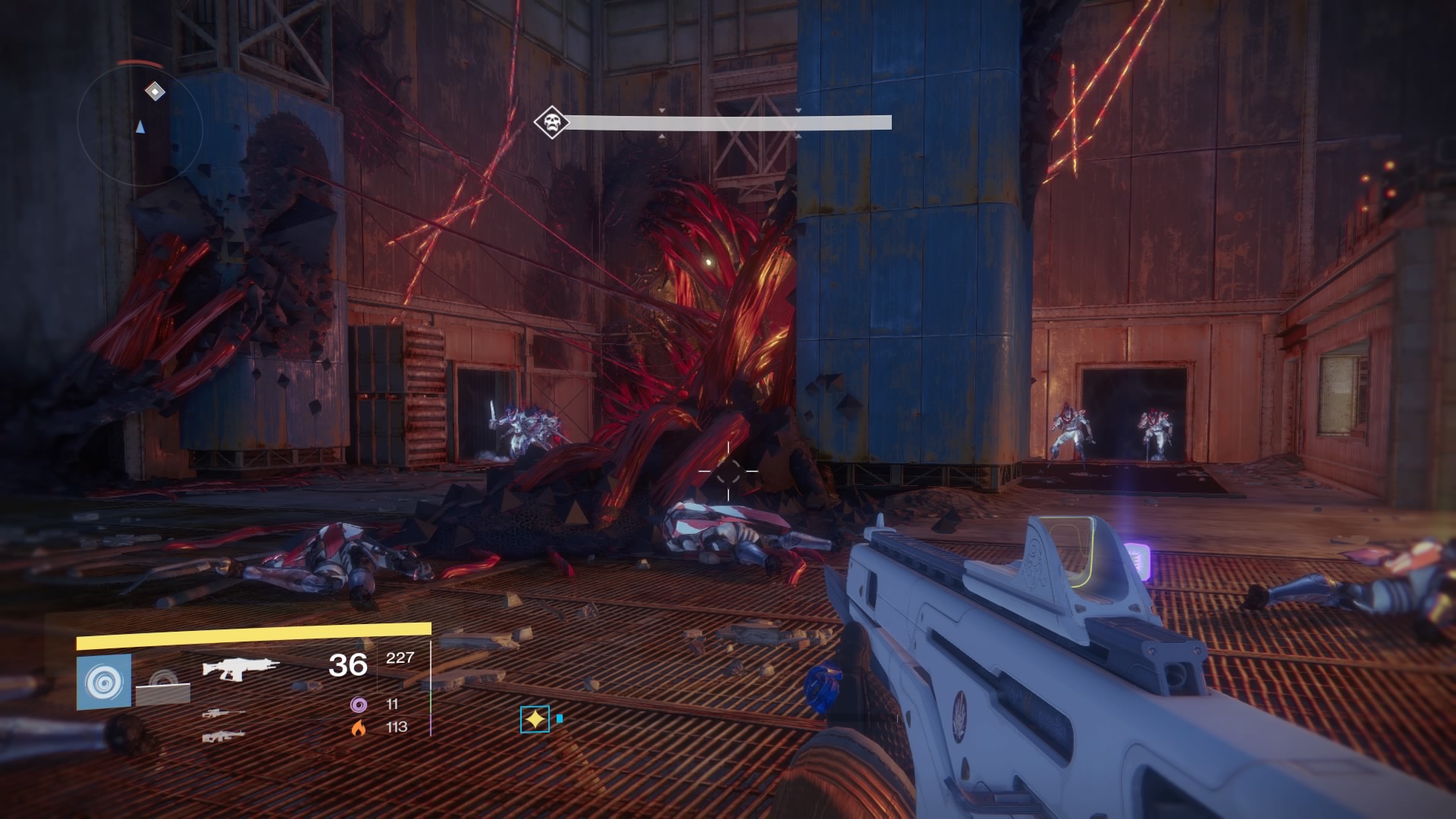This screenshot has width=1456, height=819.
Task: Select the diamond objective marker on radar
Action: 155,92
